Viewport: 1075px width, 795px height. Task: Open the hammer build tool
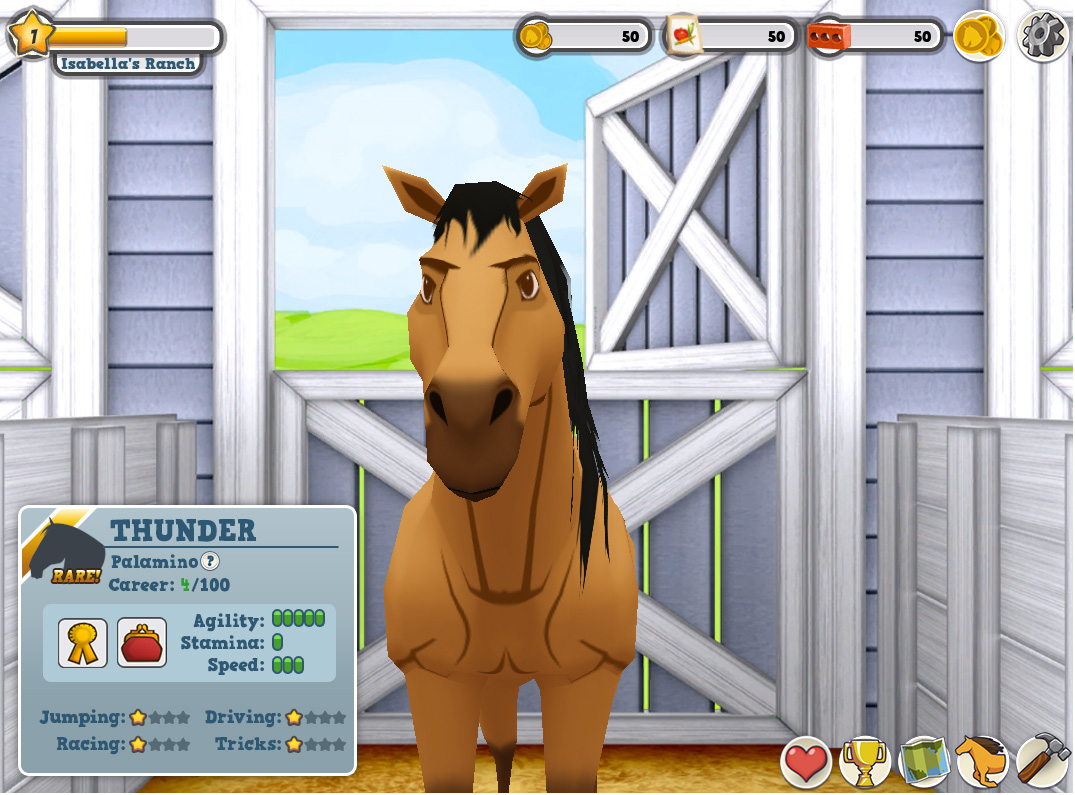click(x=1043, y=763)
